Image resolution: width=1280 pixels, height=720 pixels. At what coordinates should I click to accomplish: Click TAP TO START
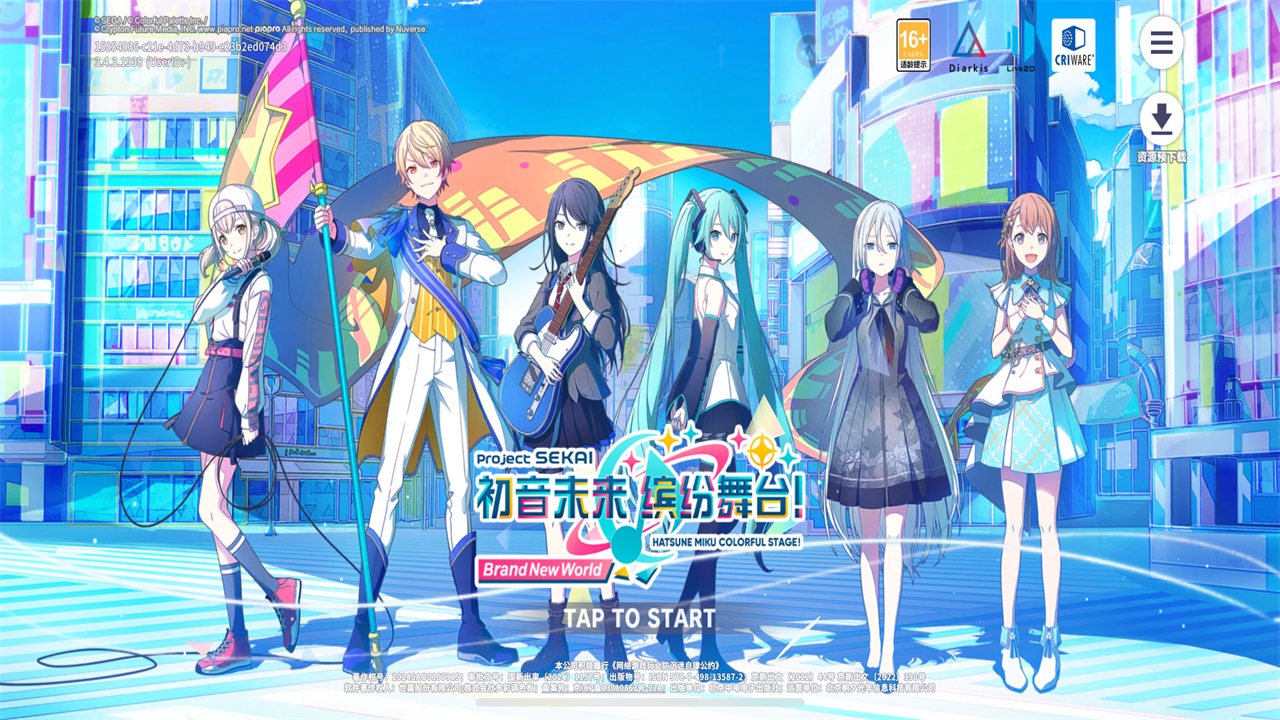[637, 618]
